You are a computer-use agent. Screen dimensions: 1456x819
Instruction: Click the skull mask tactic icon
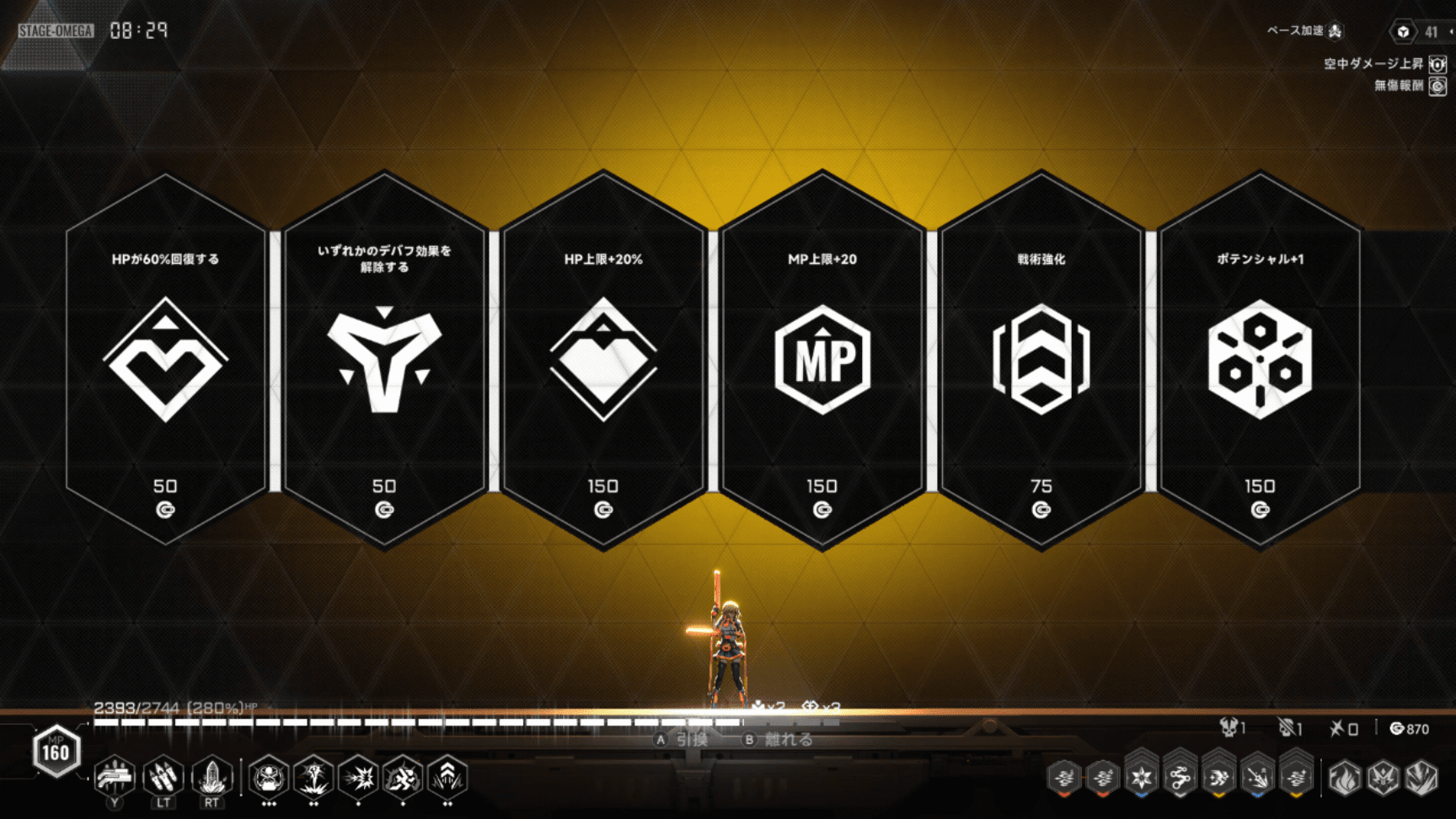[x=269, y=777]
